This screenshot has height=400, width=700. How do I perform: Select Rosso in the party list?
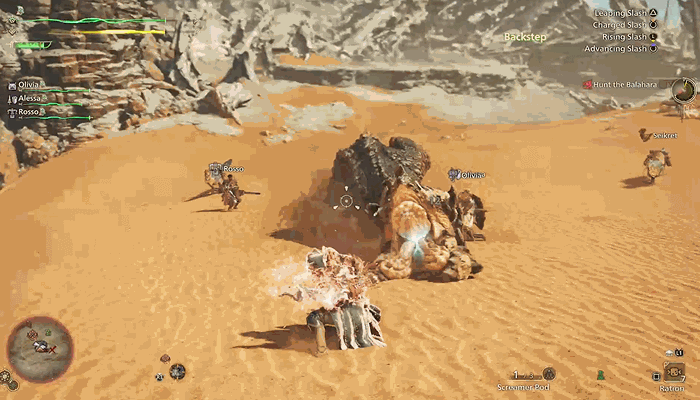[32, 112]
